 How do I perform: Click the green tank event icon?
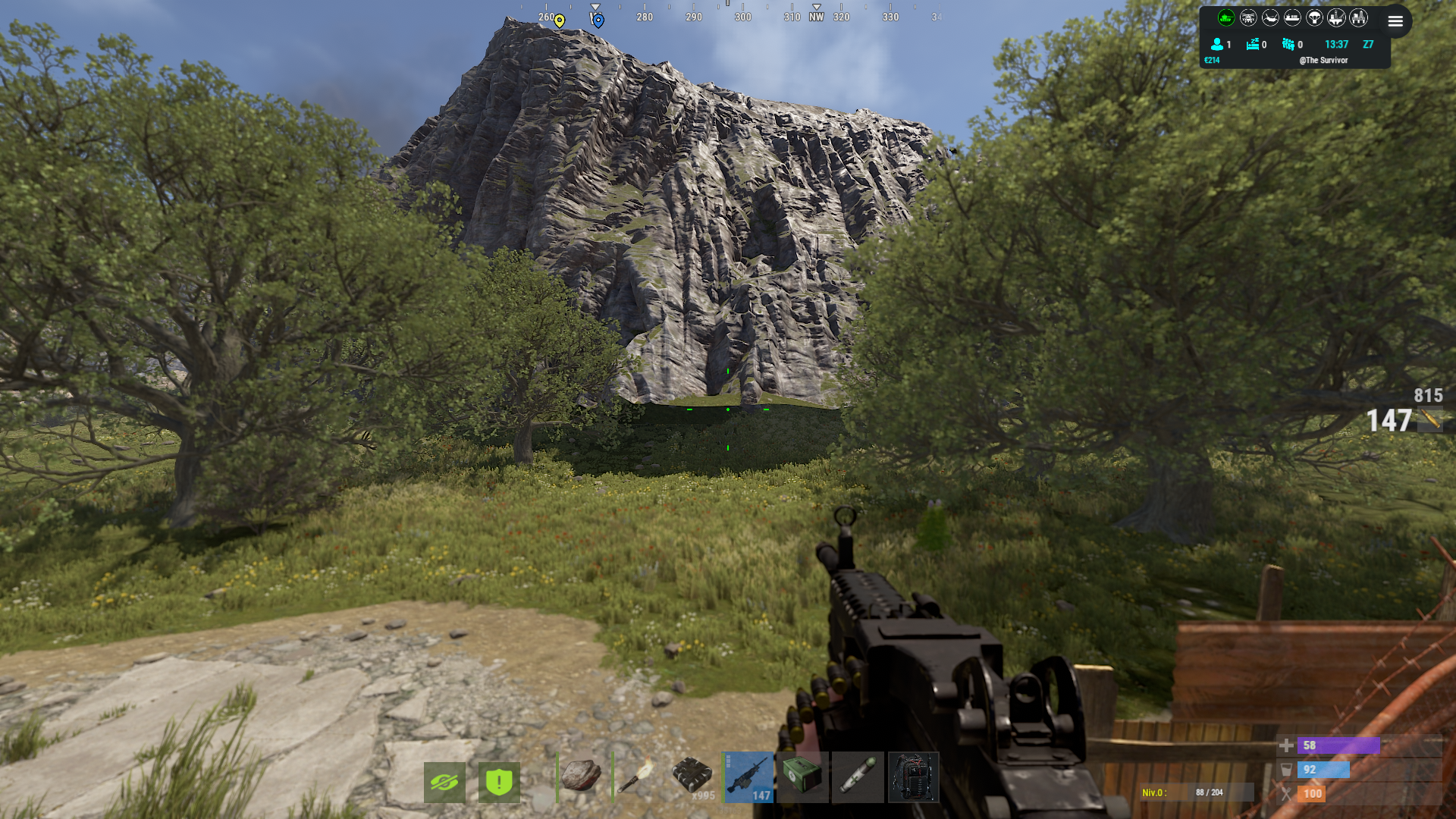tap(1226, 17)
